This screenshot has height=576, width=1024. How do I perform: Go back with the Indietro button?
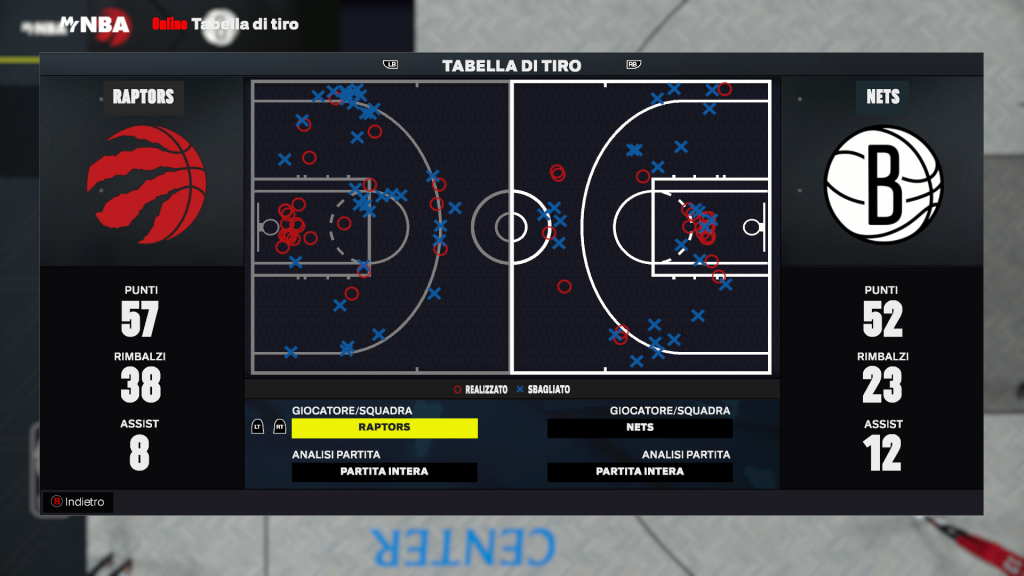click(78, 502)
